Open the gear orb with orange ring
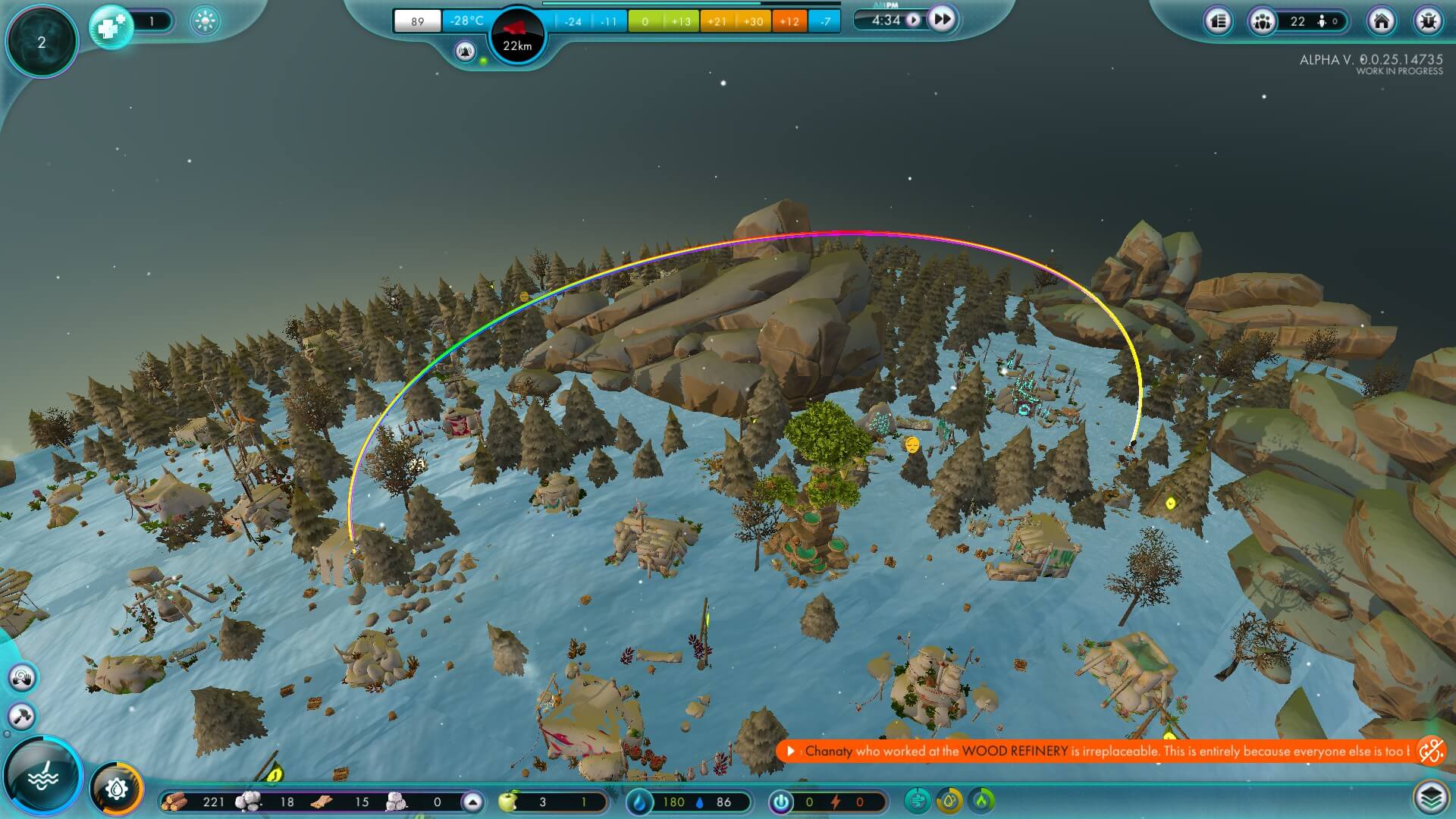This screenshot has height=819, width=1456. (x=117, y=789)
